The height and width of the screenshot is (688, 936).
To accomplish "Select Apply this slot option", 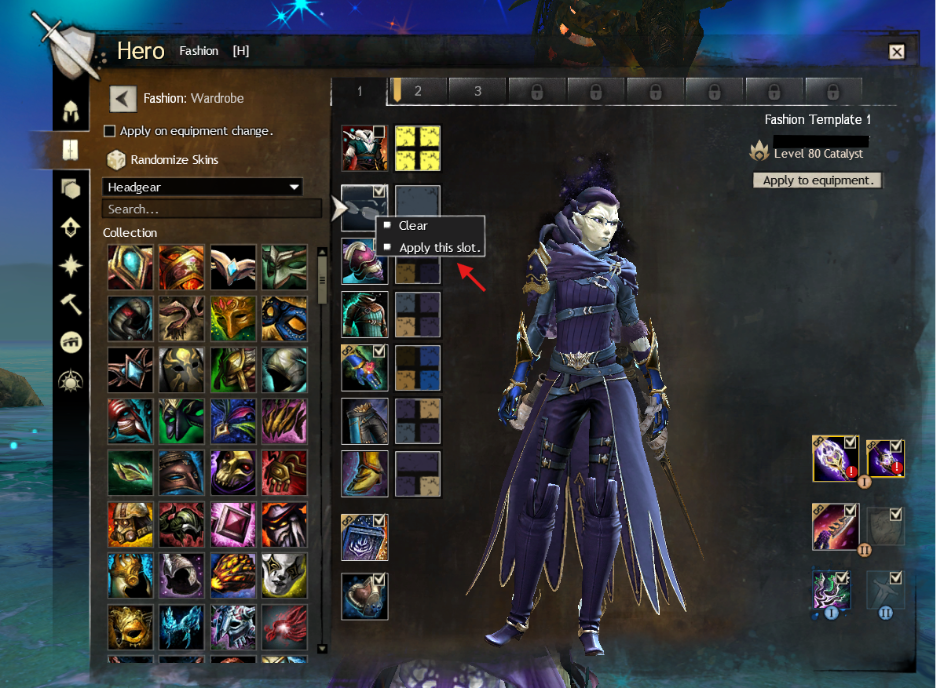I will coord(440,247).
